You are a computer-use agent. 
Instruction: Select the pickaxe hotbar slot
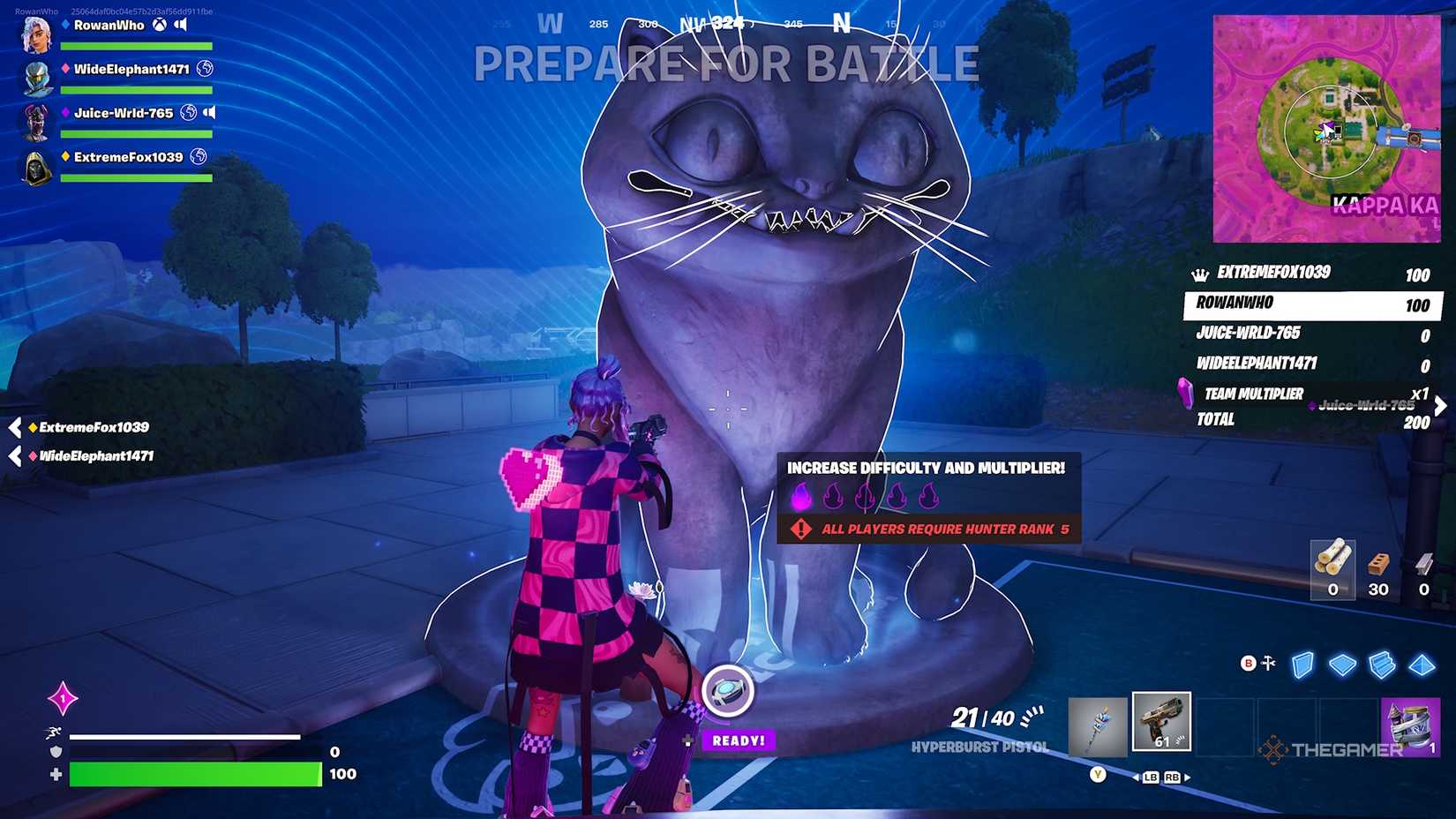point(1096,723)
